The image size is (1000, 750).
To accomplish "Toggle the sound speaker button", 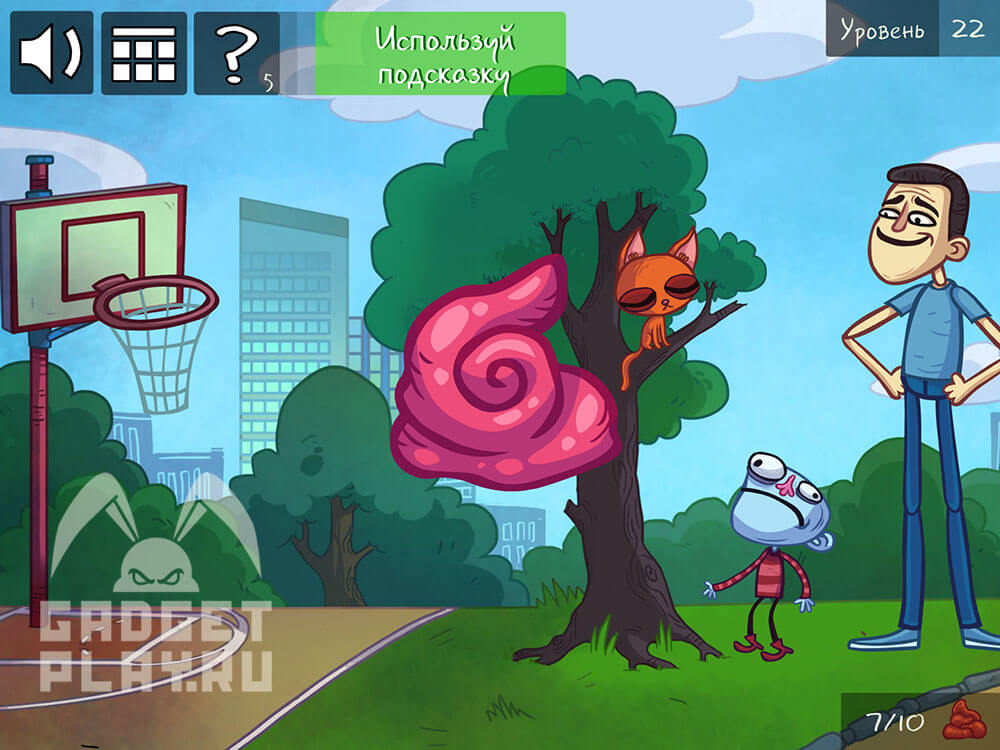I will tap(52, 53).
